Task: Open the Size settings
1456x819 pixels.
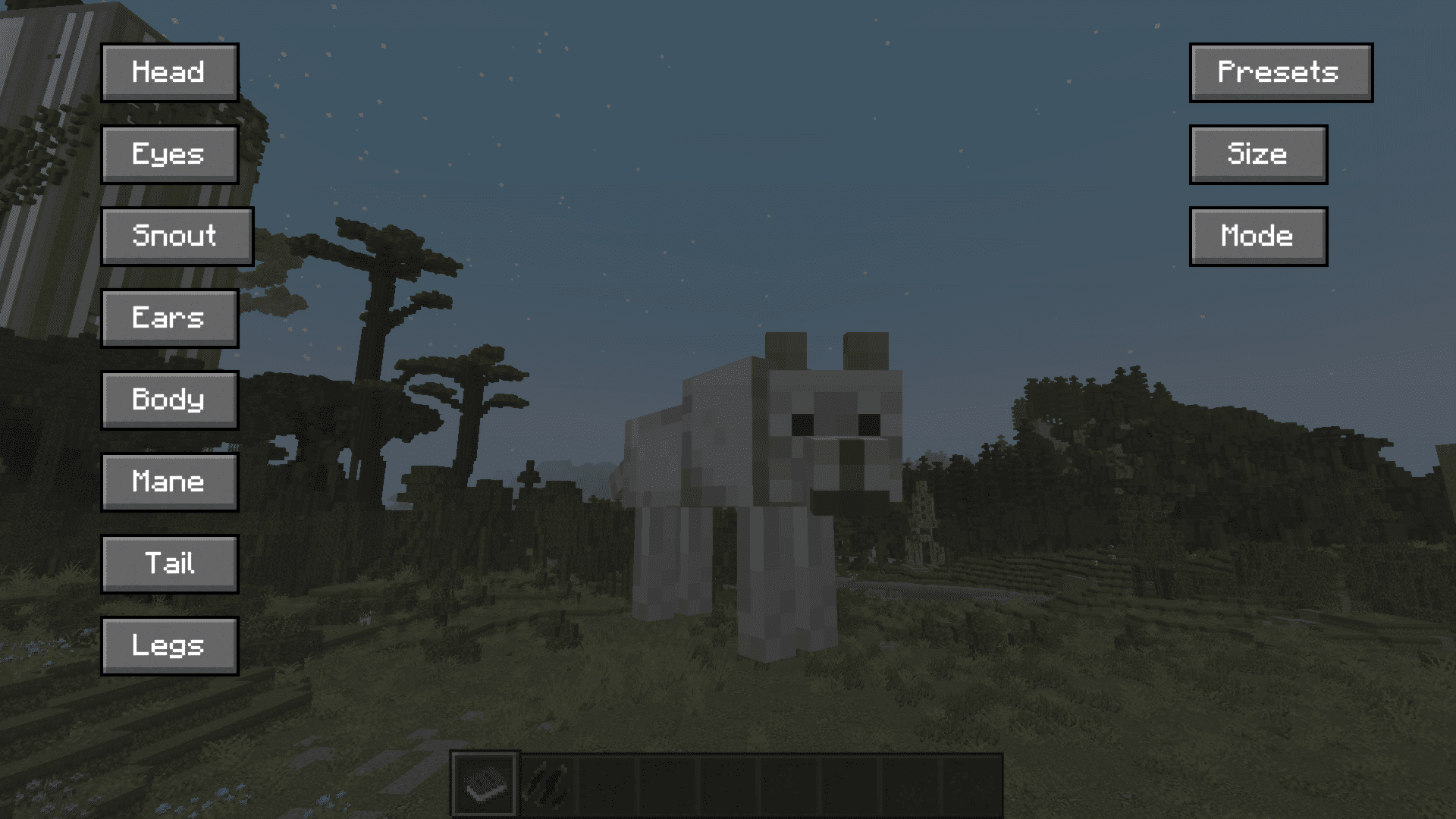Action: (x=1257, y=154)
